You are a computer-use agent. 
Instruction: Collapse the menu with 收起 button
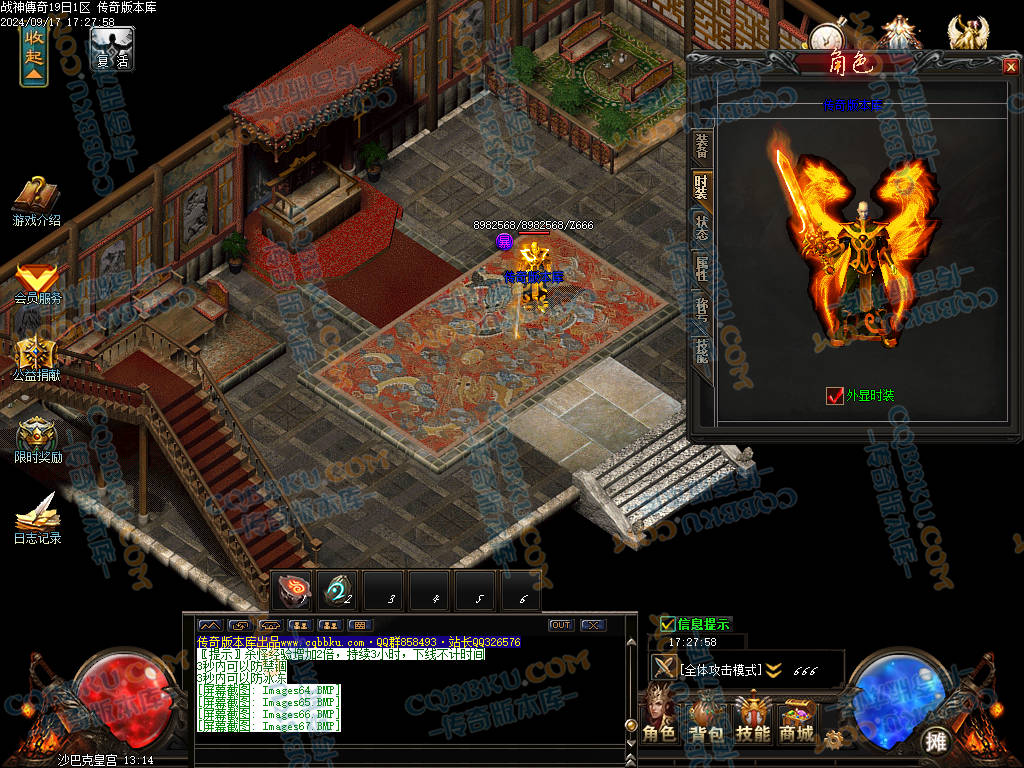(x=34, y=56)
